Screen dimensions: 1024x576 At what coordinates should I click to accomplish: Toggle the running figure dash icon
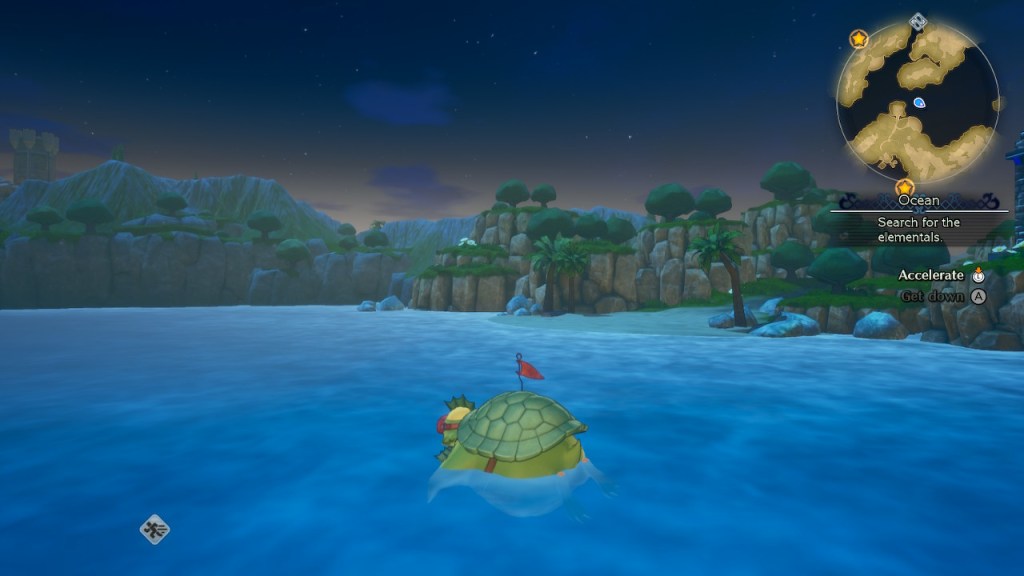pyautogui.click(x=154, y=529)
